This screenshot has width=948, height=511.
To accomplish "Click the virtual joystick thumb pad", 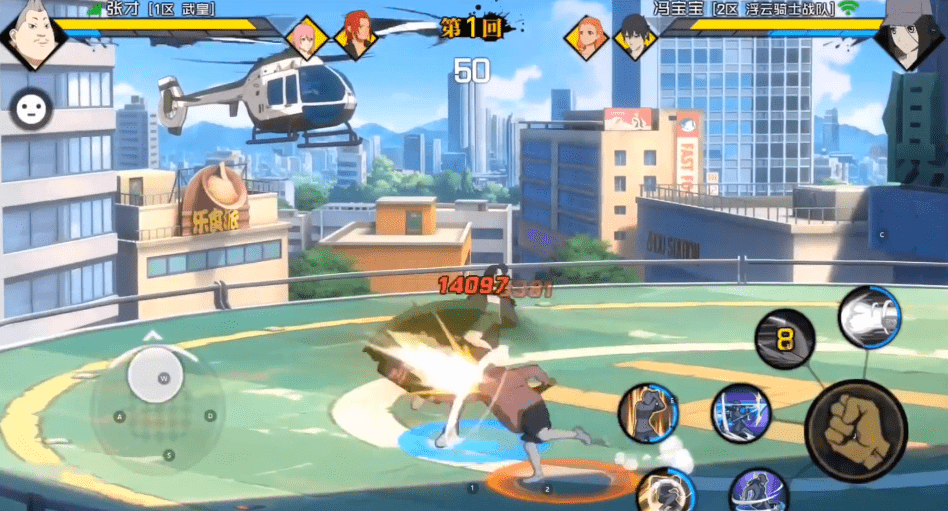I will (x=157, y=377).
